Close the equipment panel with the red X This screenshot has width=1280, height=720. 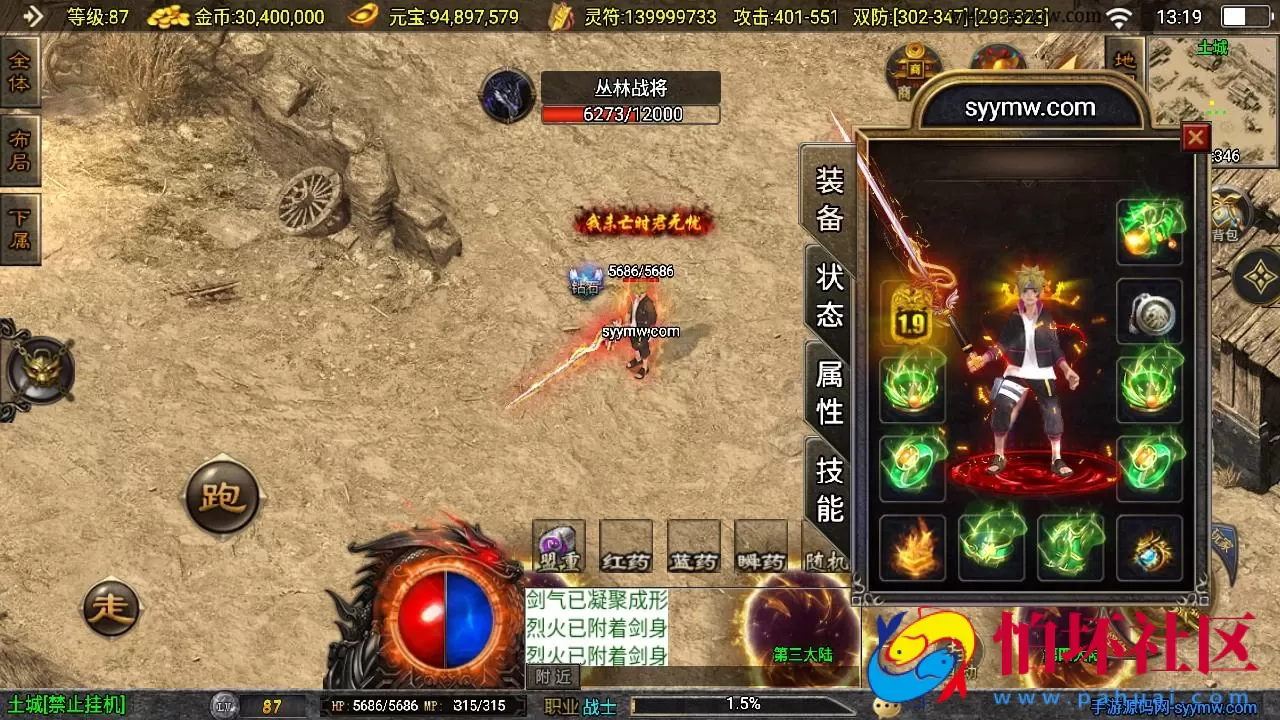1196,137
